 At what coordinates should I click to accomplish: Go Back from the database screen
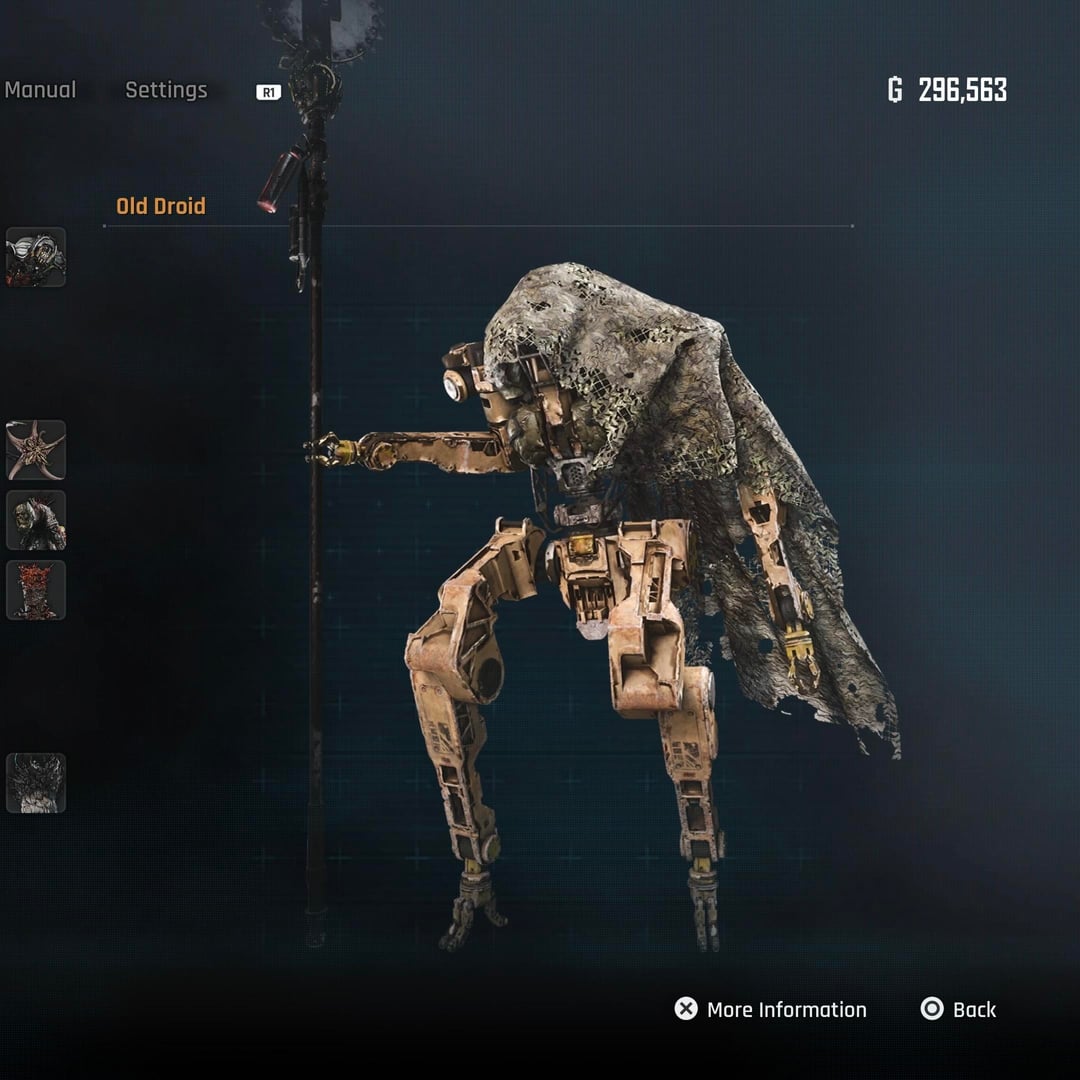tap(958, 1010)
